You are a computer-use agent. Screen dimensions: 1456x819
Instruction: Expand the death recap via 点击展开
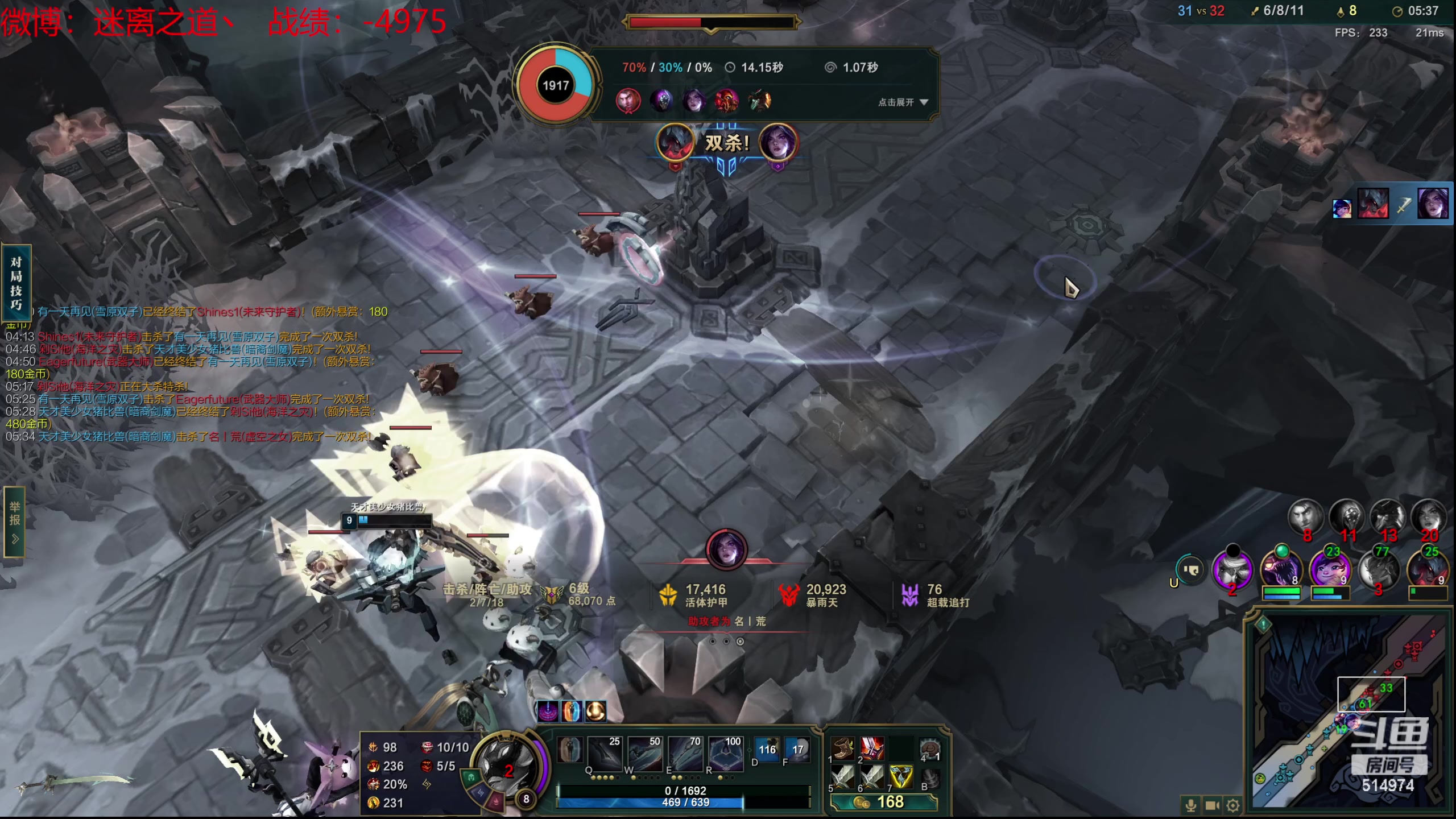[x=903, y=102]
